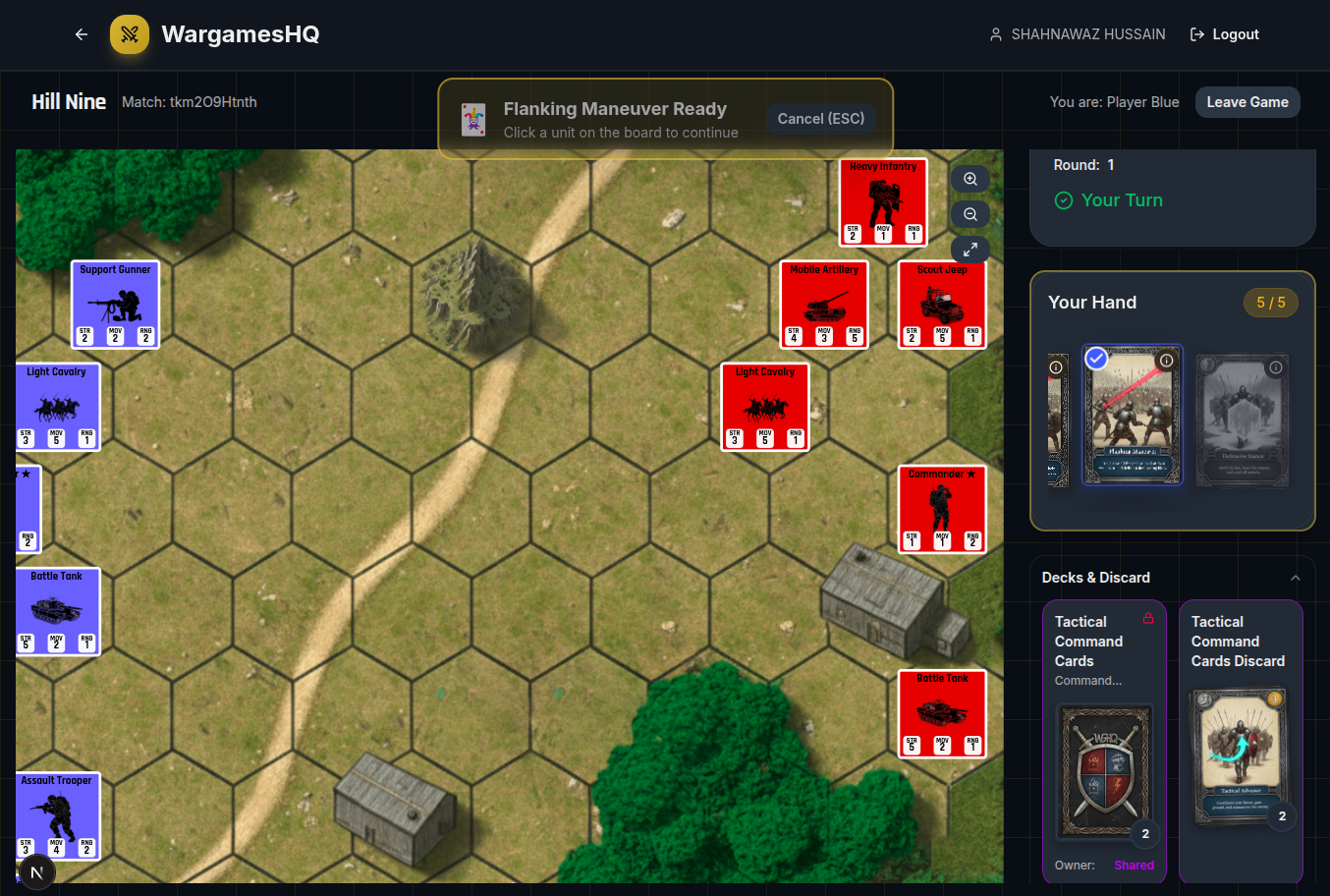Select the red Battle Tank unit on the board
1330x896 pixels.
[x=942, y=713]
